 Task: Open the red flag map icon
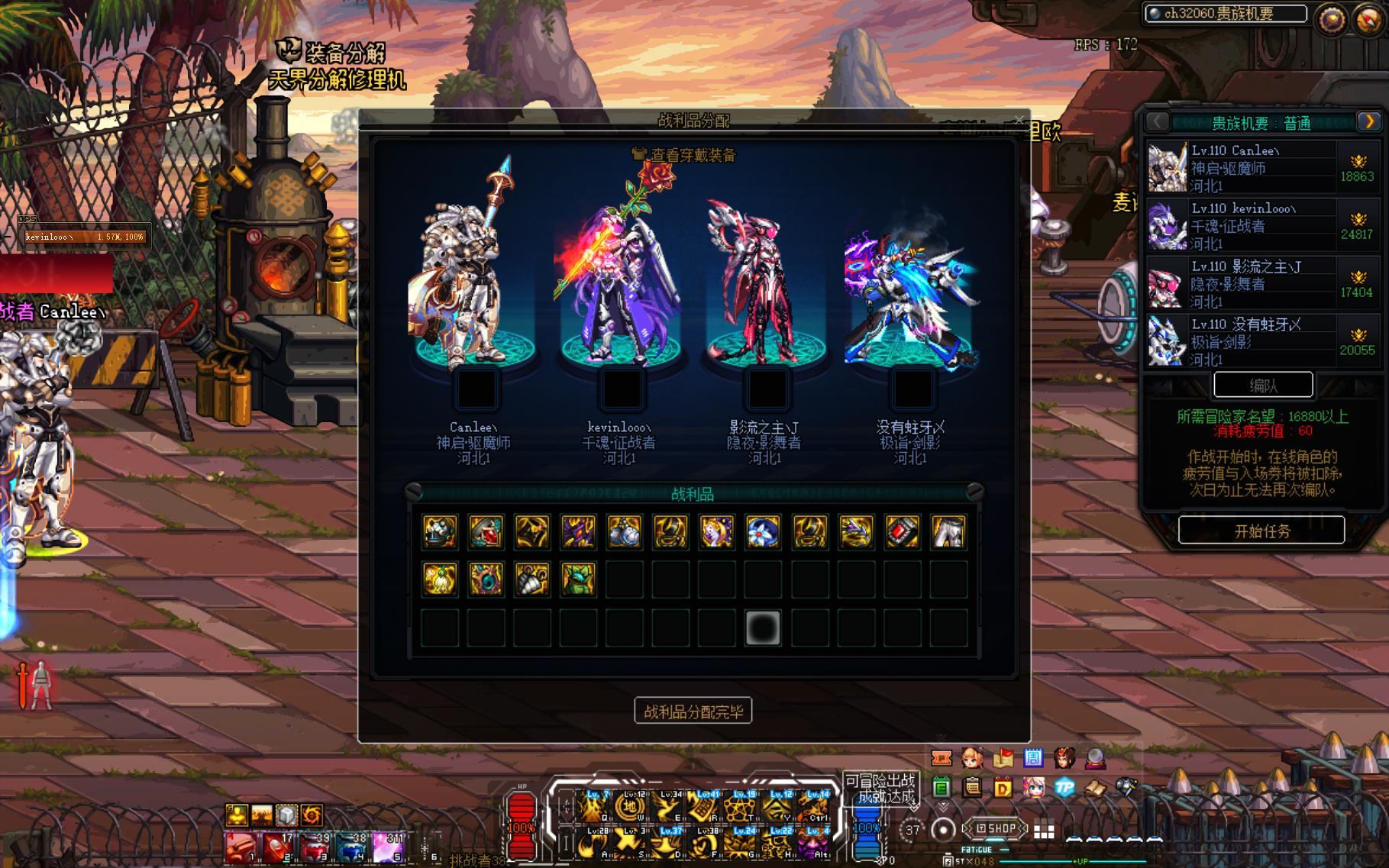1003,757
